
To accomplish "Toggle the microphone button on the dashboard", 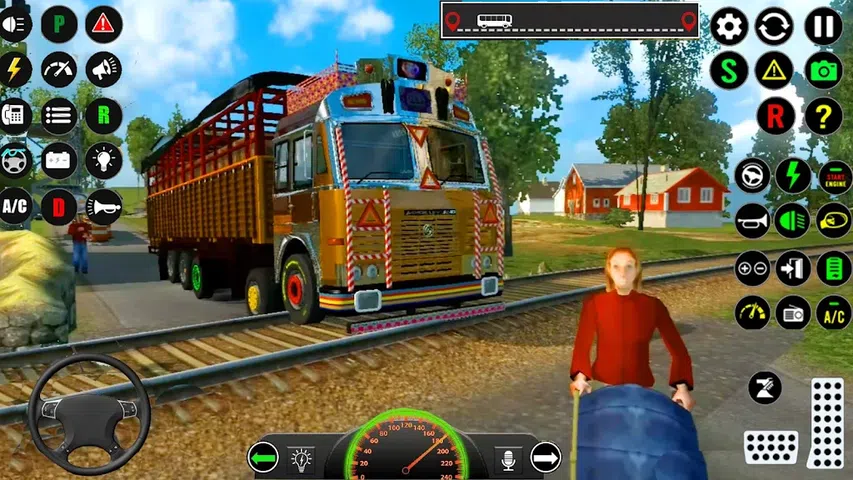I will click(x=508, y=459).
